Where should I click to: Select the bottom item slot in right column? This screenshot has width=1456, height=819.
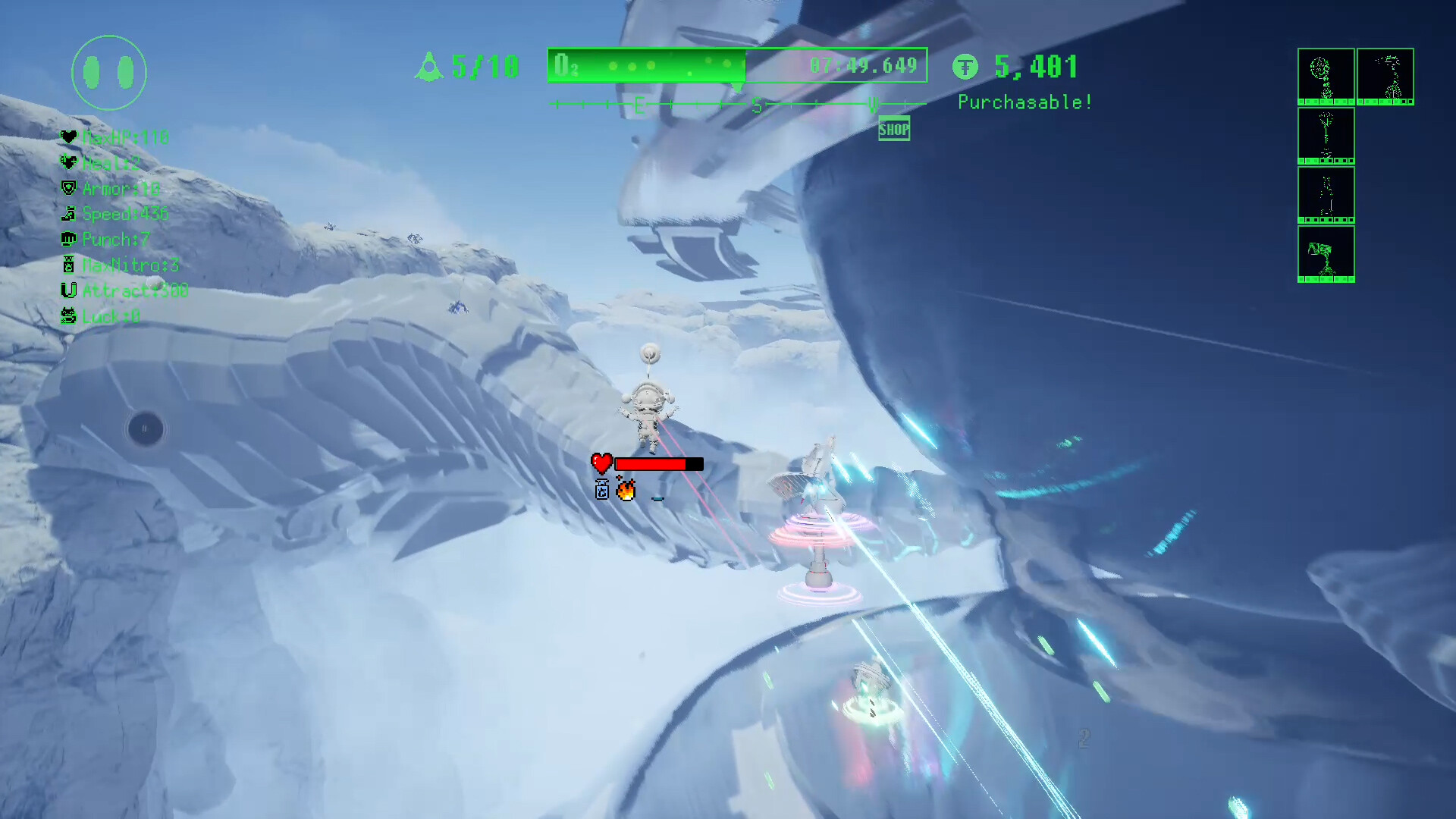pos(1326,254)
